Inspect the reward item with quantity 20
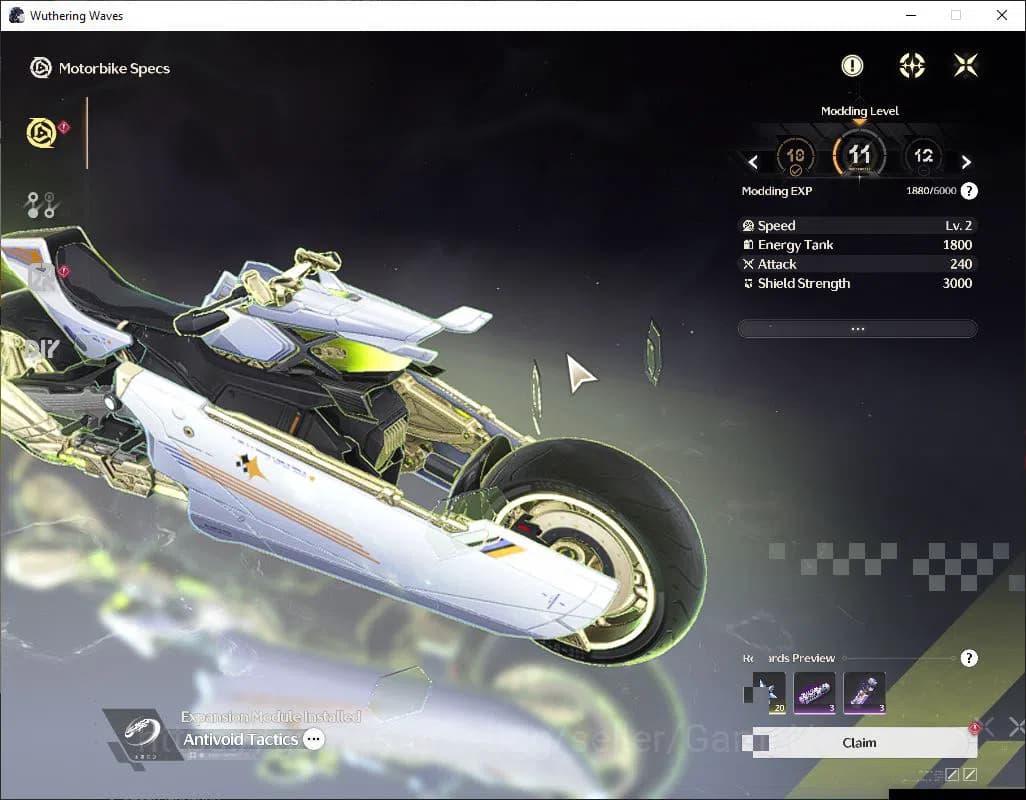1026x800 pixels. point(765,694)
